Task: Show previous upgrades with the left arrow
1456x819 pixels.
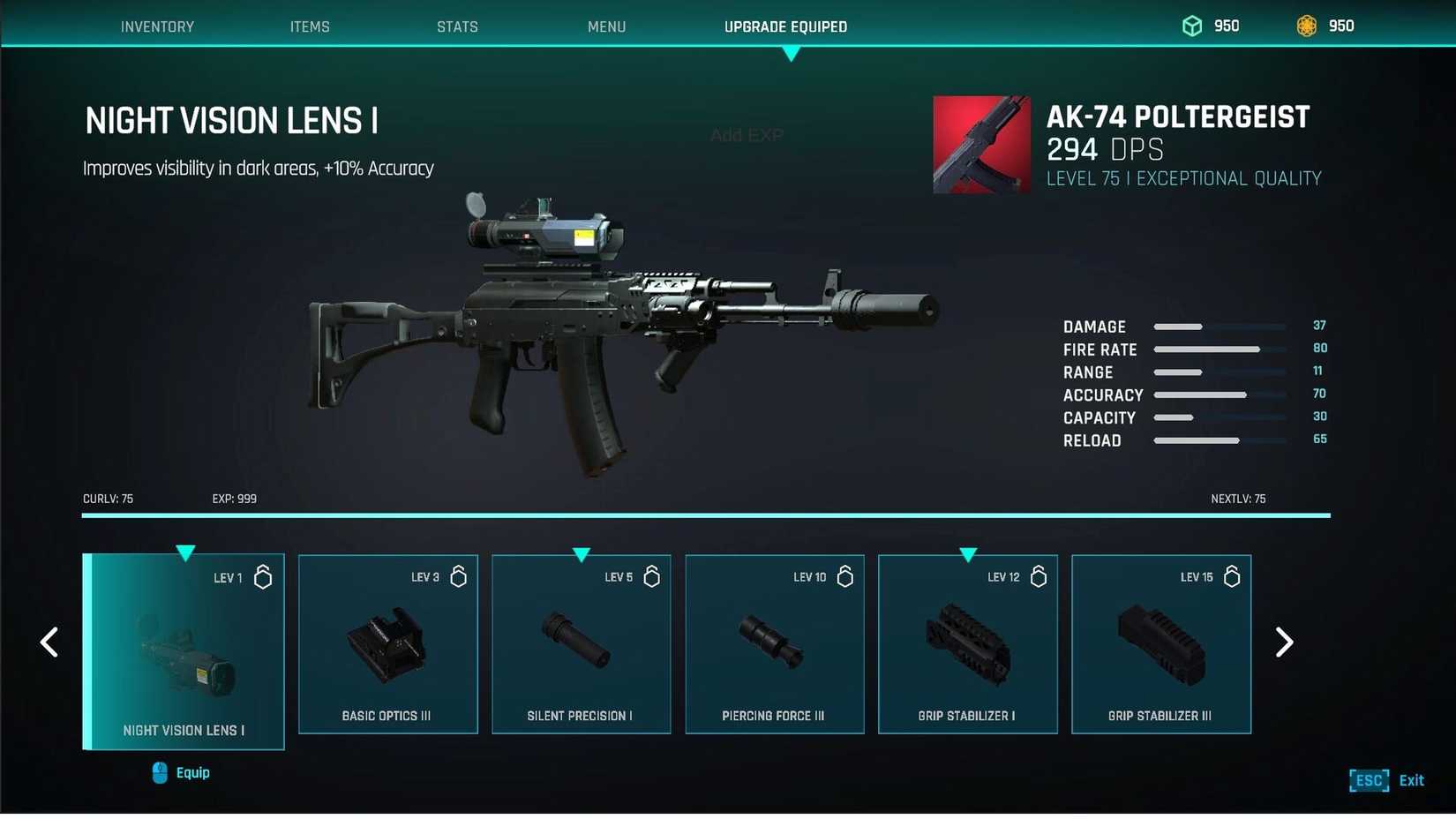Action: coord(49,642)
